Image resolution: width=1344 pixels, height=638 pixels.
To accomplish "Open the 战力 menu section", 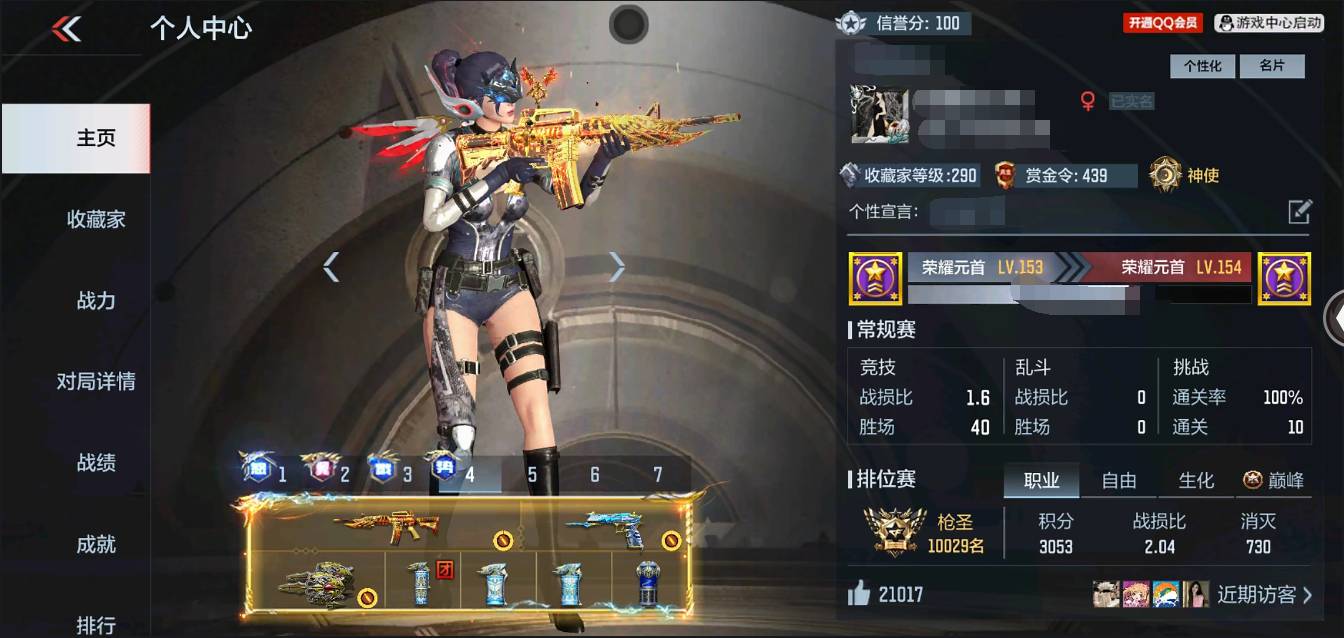I will 96,300.
